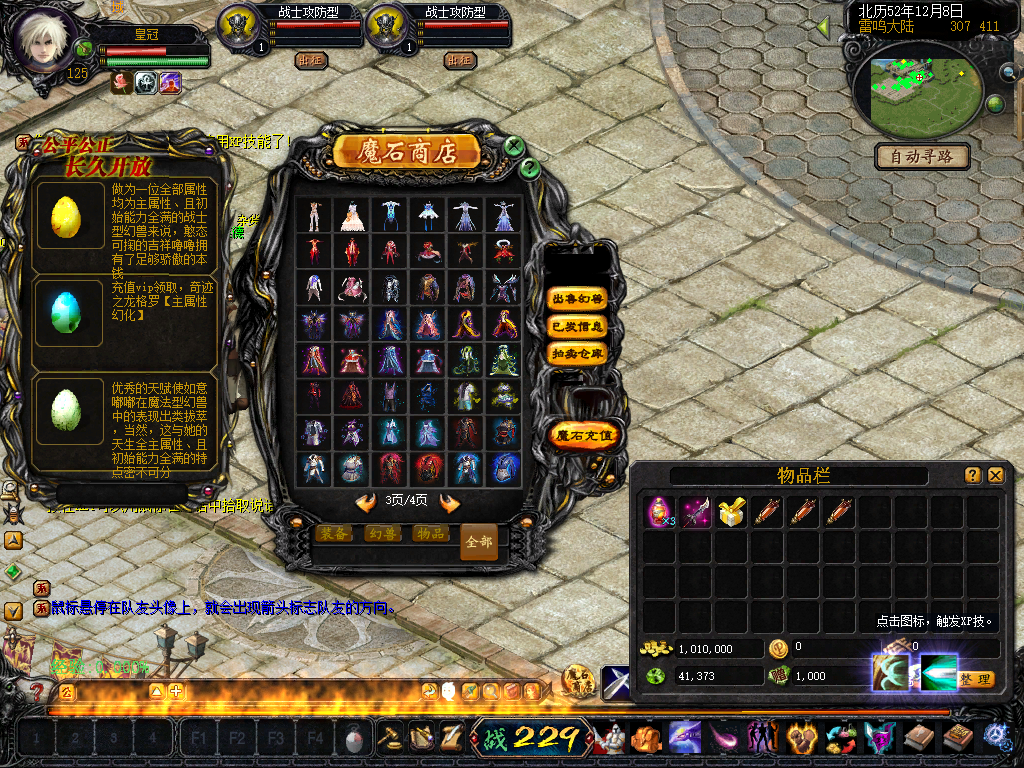Close the 魔石商店 shop window
This screenshot has width=1024, height=768.
click(x=514, y=146)
